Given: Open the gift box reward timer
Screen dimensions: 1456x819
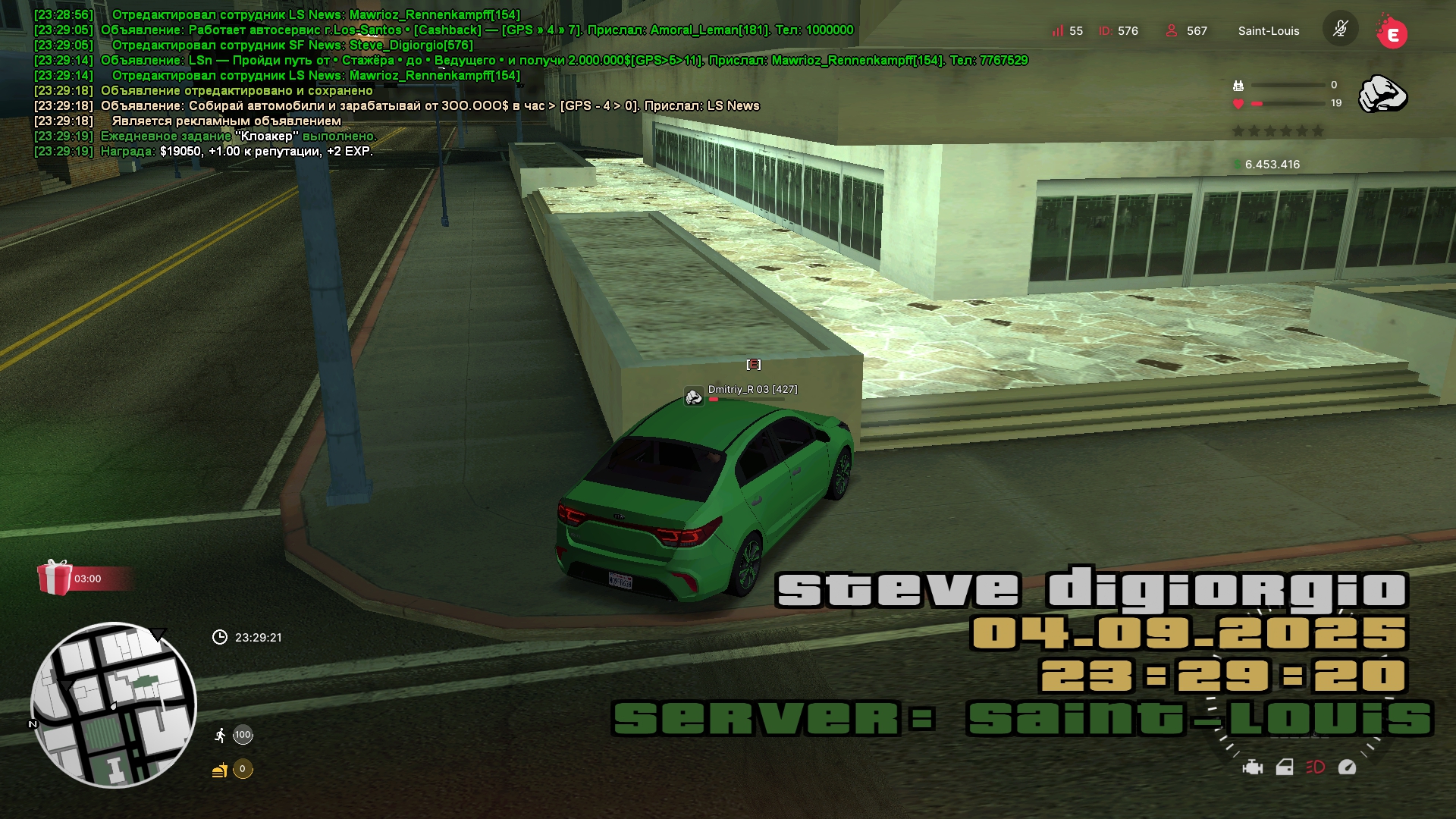Looking at the screenshot, I should click(55, 578).
